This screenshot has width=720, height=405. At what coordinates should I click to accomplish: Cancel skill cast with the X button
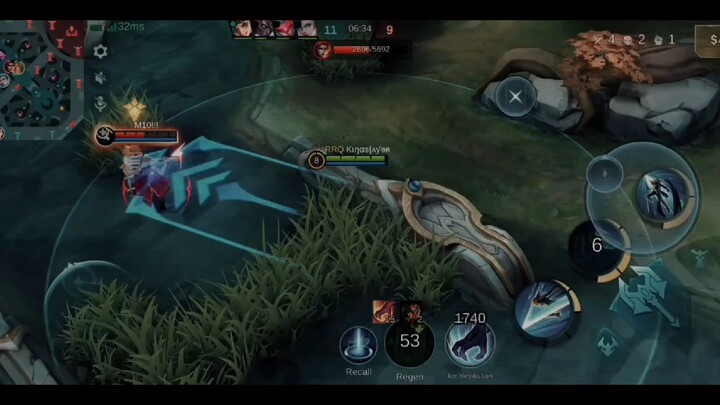[x=515, y=97]
